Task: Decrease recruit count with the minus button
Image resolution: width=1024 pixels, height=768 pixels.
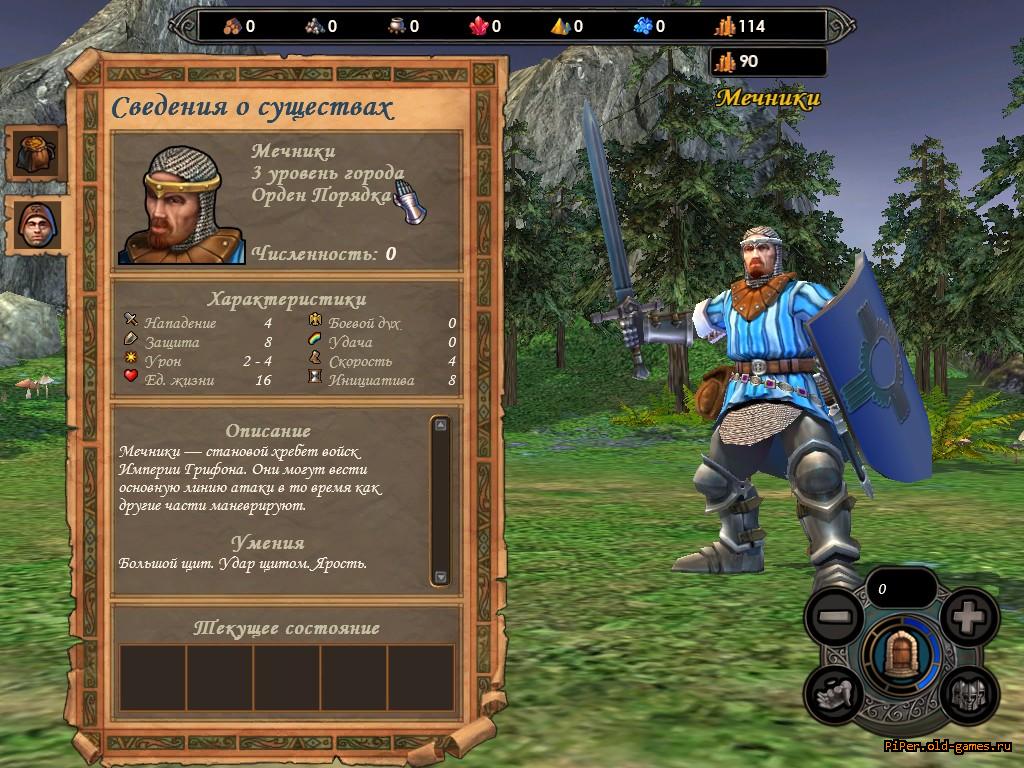Action: [x=834, y=618]
